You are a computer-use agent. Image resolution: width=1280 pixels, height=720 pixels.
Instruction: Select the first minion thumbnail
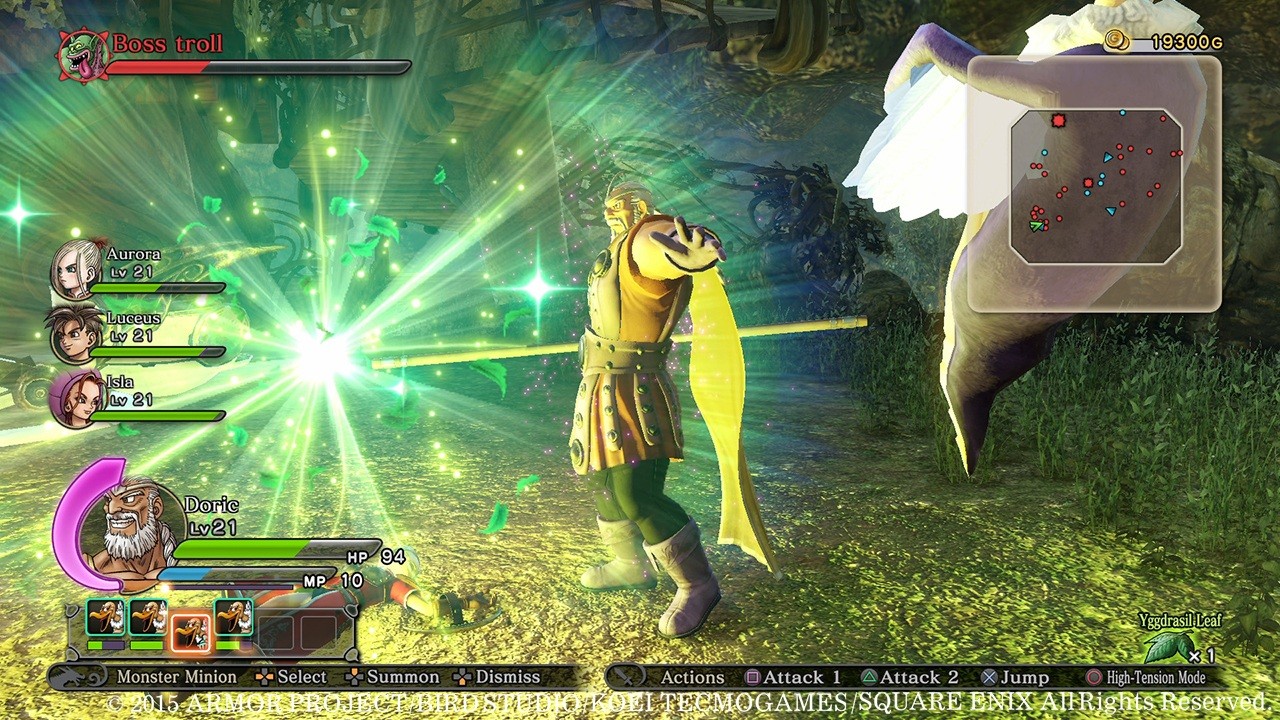click(104, 617)
